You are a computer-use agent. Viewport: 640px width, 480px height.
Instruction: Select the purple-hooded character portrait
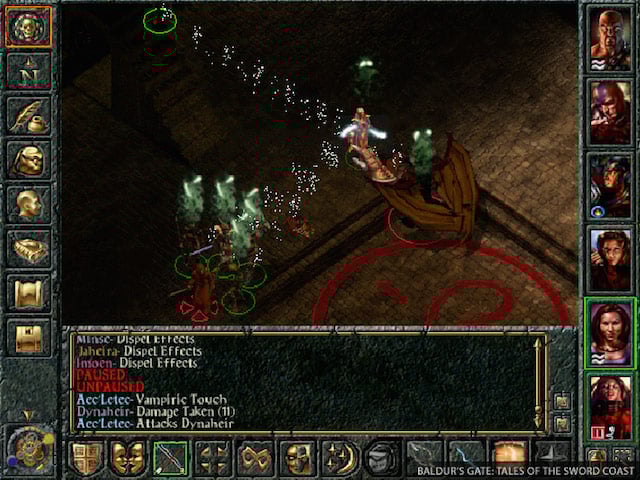[x=609, y=110]
